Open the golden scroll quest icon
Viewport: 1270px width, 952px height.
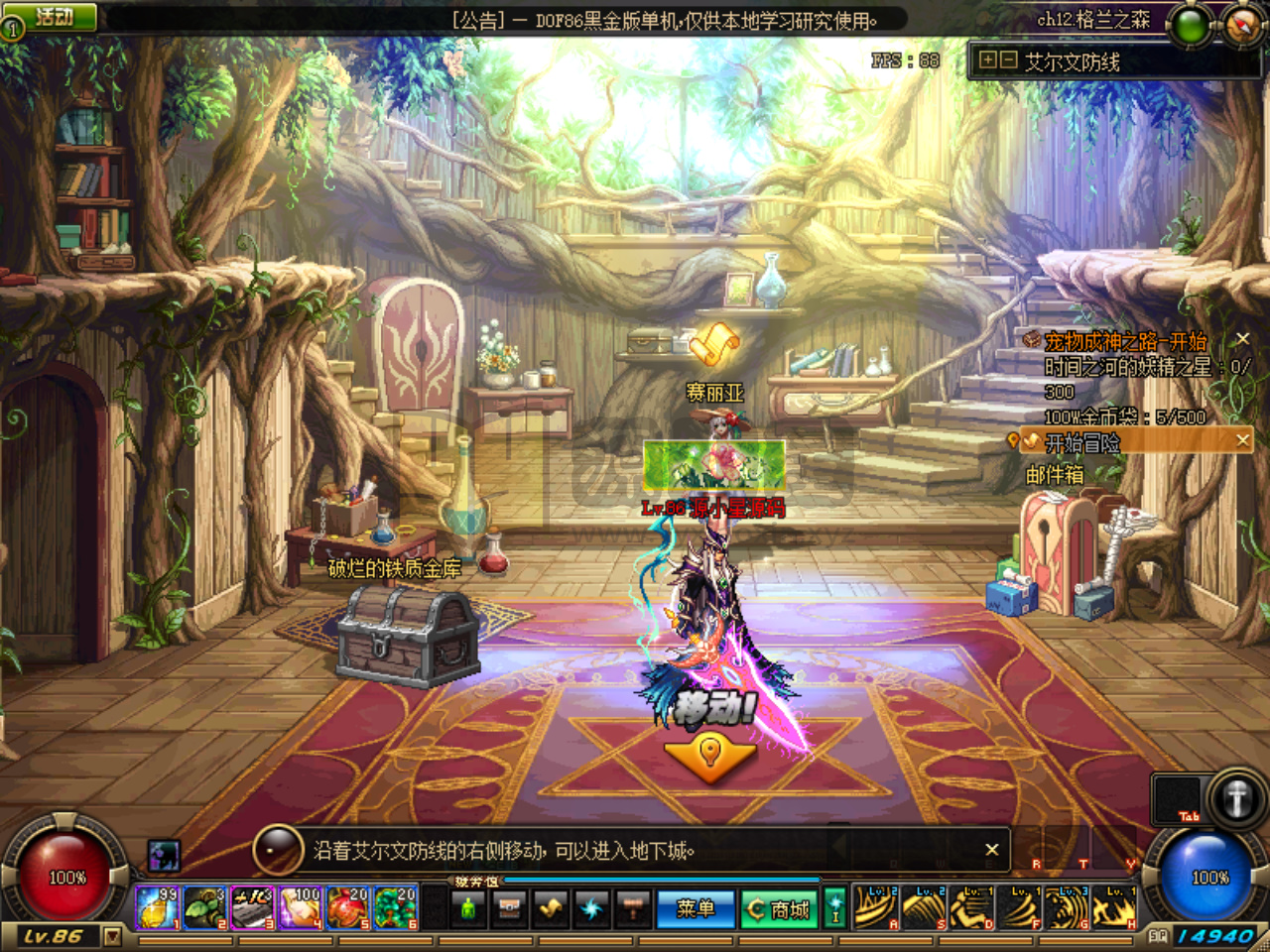pos(551,907)
